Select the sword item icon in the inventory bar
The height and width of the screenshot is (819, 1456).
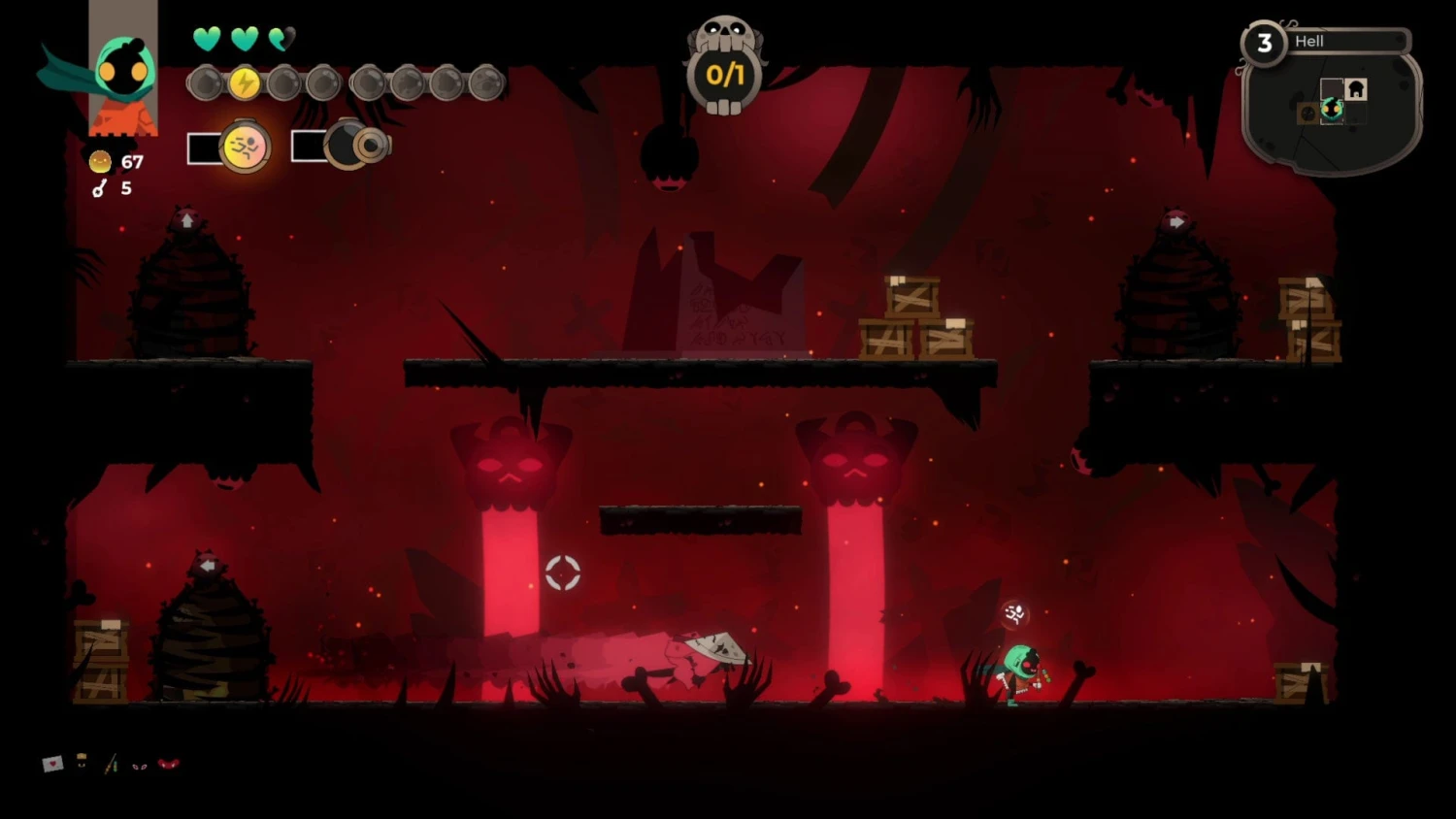click(x=109, y=766)
